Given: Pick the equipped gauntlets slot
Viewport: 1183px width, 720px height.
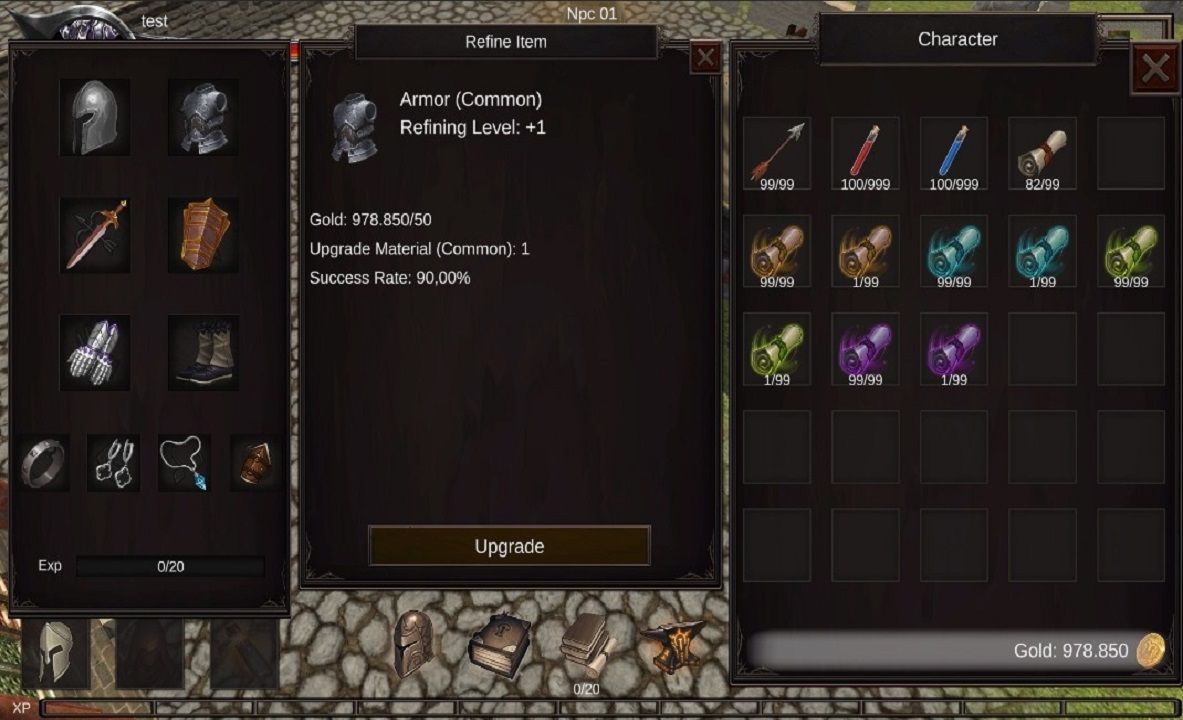Looking at the screenshot, I should 95,352.
